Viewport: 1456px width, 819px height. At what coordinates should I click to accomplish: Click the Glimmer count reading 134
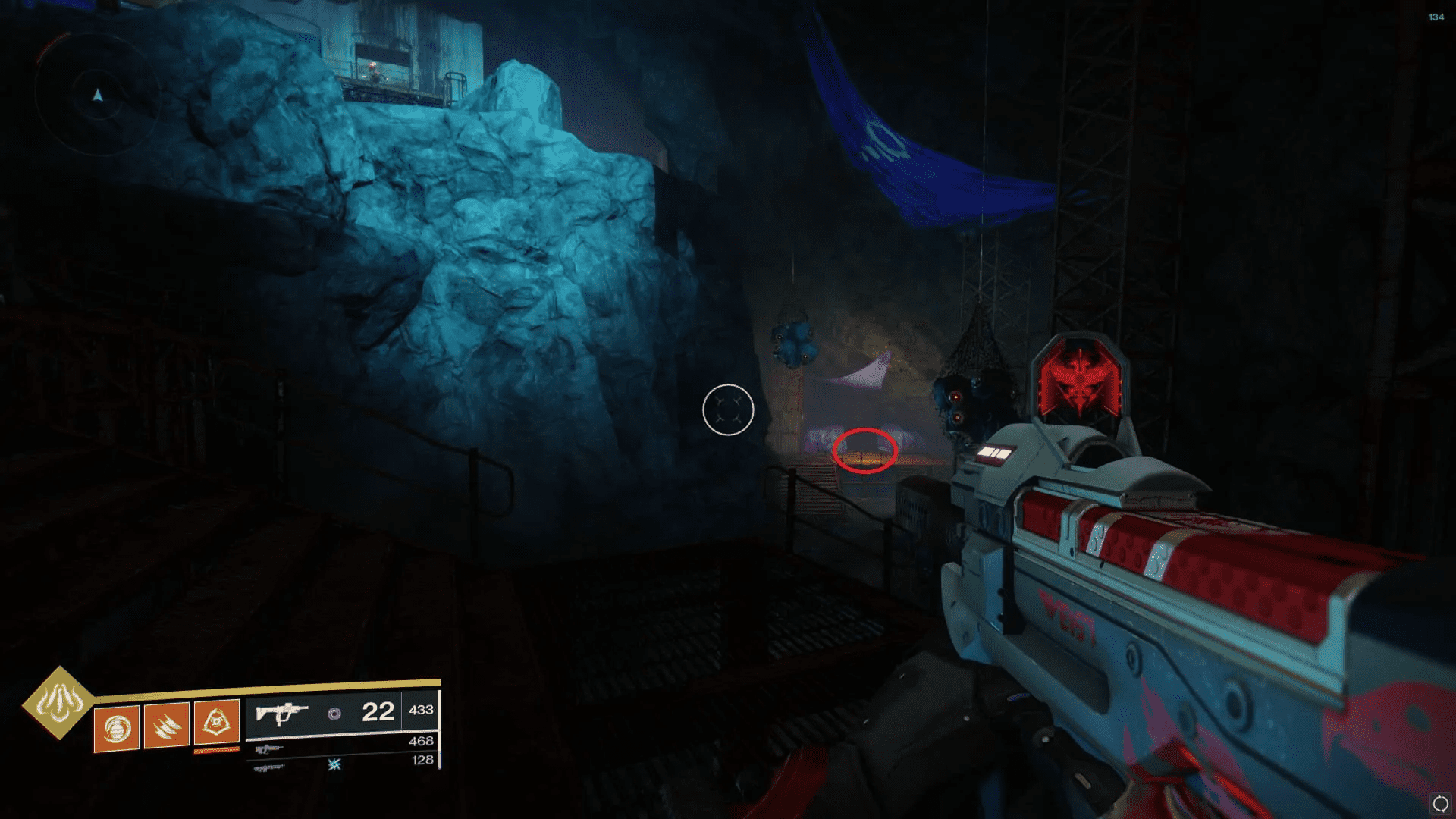[x=1436, y=17]
